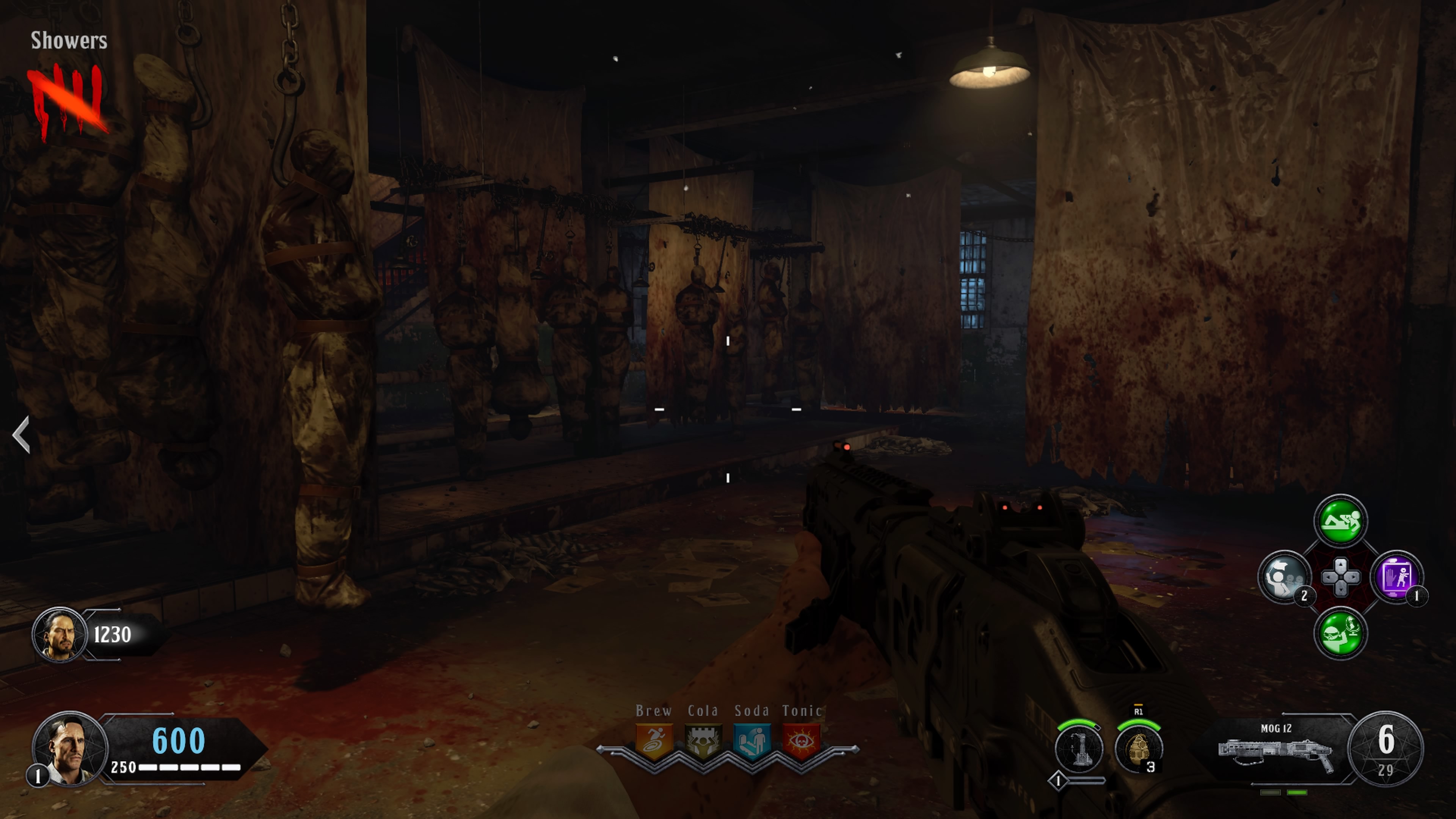Use the purple elixir with count 1
The width and height of the screenshot is (1456, 819).
tap(1397, 577)
